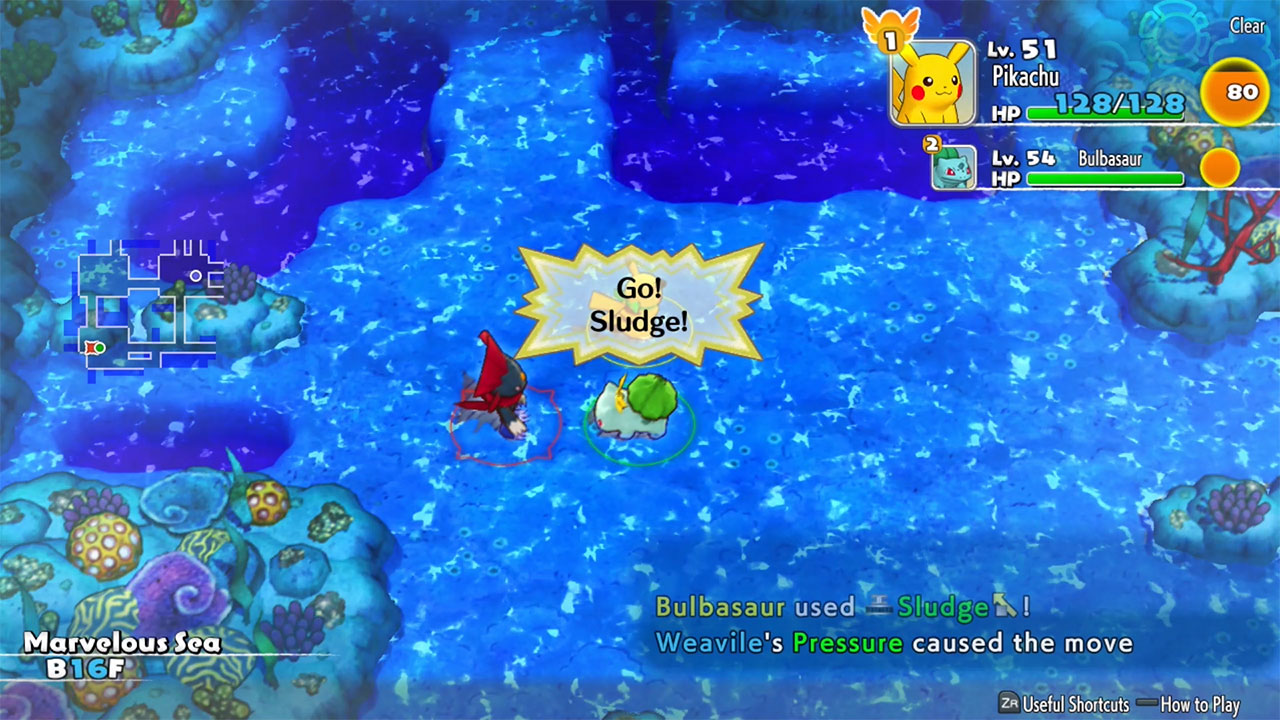Click Pikachu's green HP bar

point(1105,113)
